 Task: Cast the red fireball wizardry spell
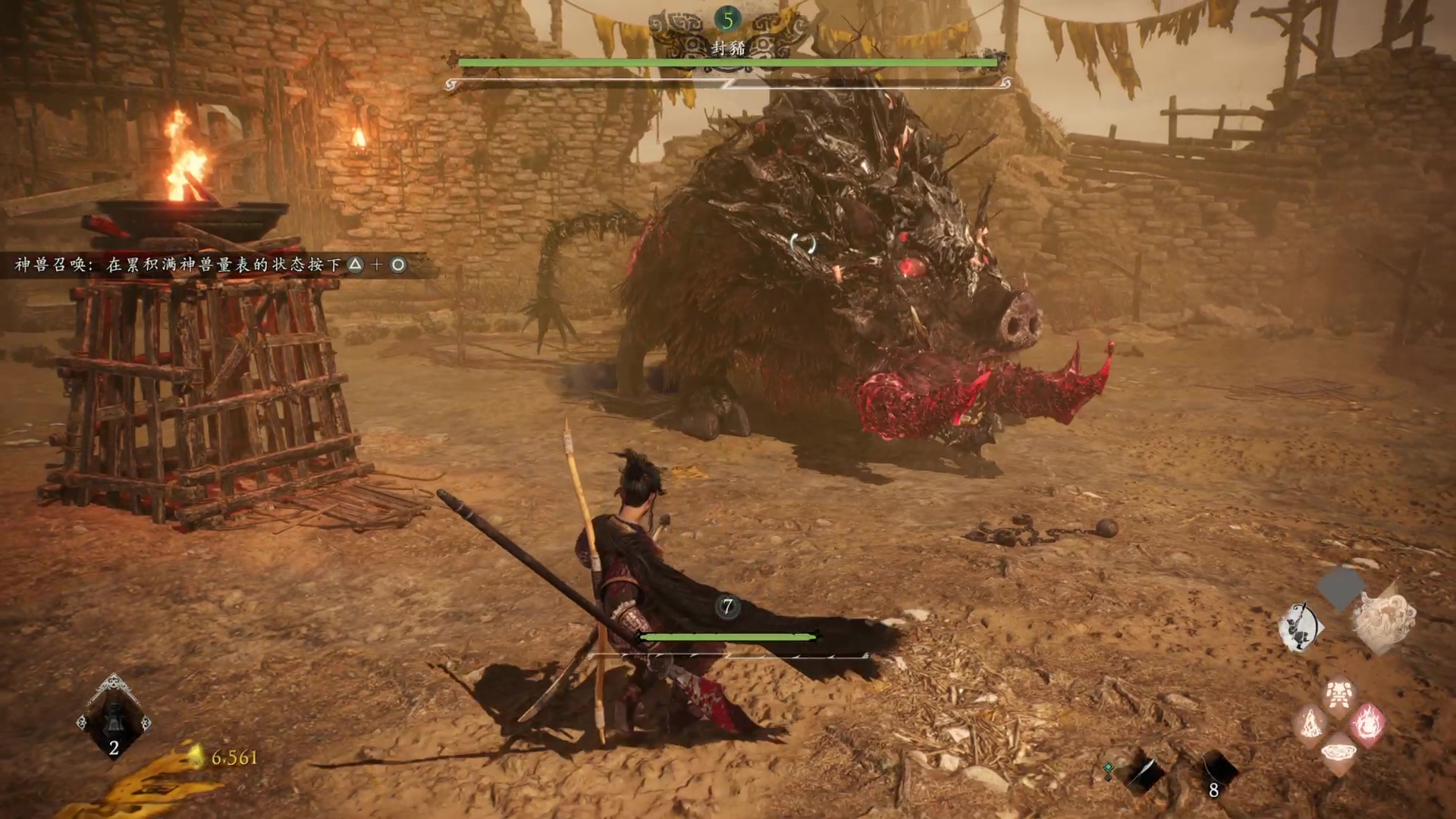coord(1368,723)
